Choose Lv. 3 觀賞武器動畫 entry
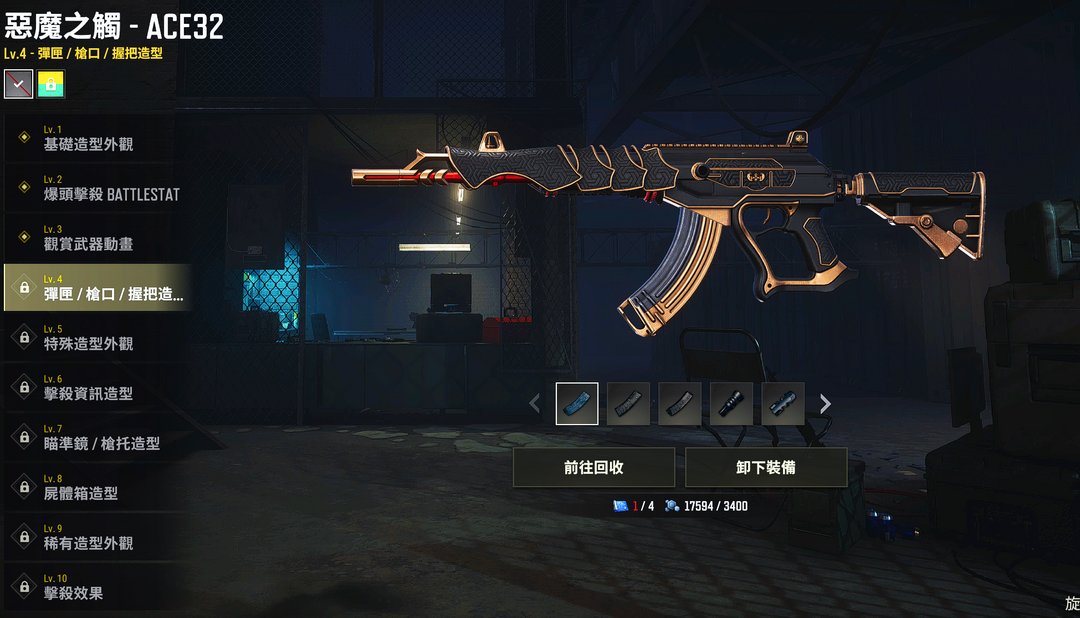 pos(95,238)
